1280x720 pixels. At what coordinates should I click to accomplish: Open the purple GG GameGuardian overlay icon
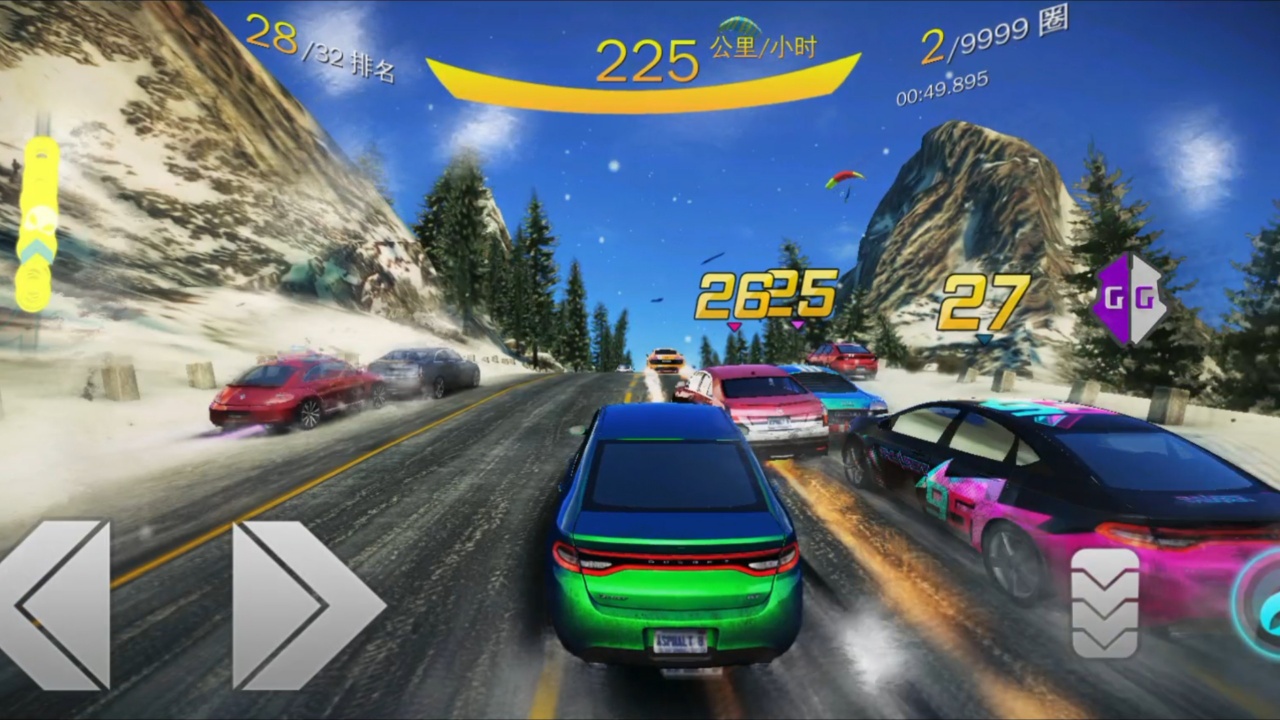coord(1130,299)
